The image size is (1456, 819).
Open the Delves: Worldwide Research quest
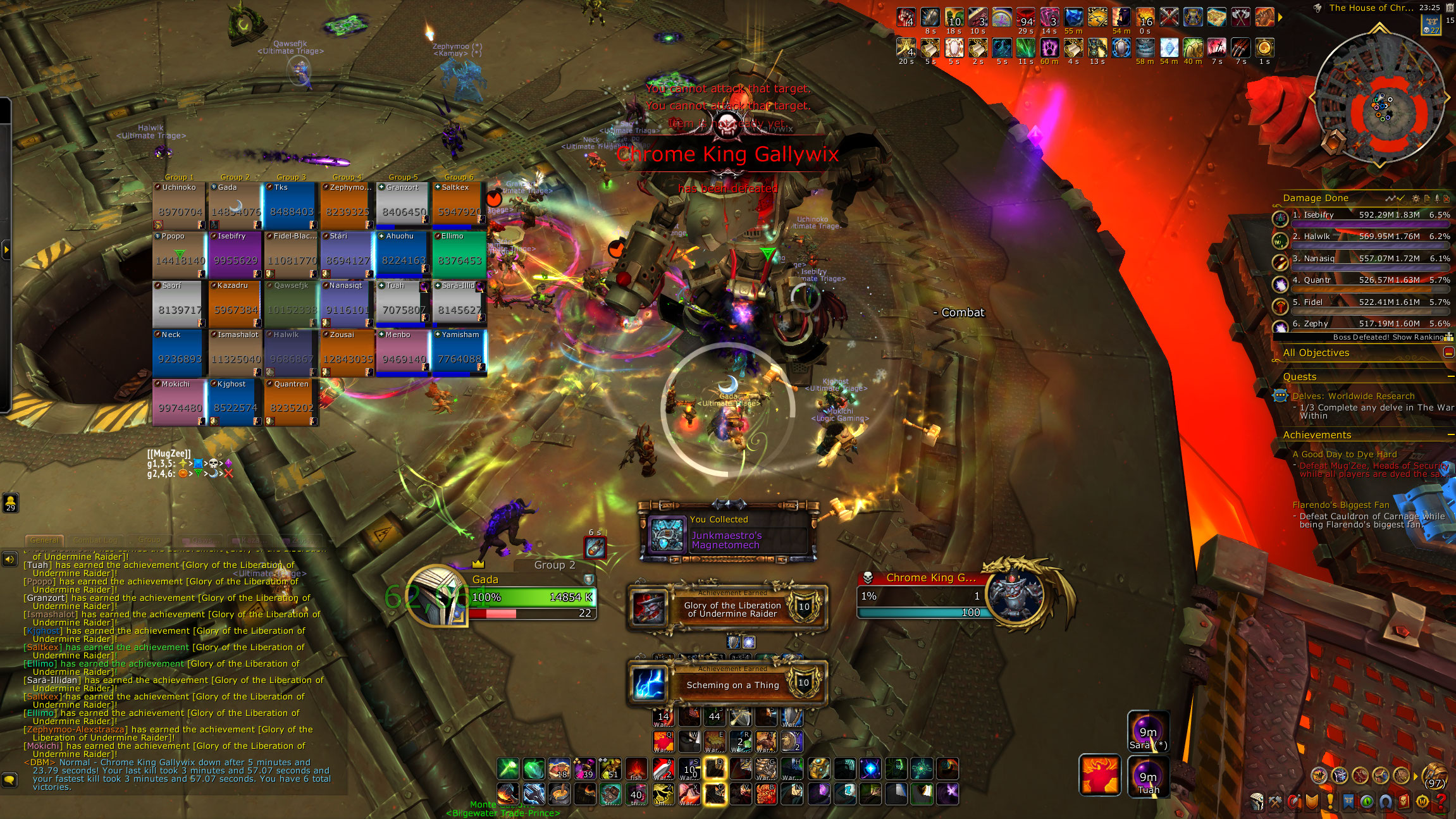tap(1353, 396)
